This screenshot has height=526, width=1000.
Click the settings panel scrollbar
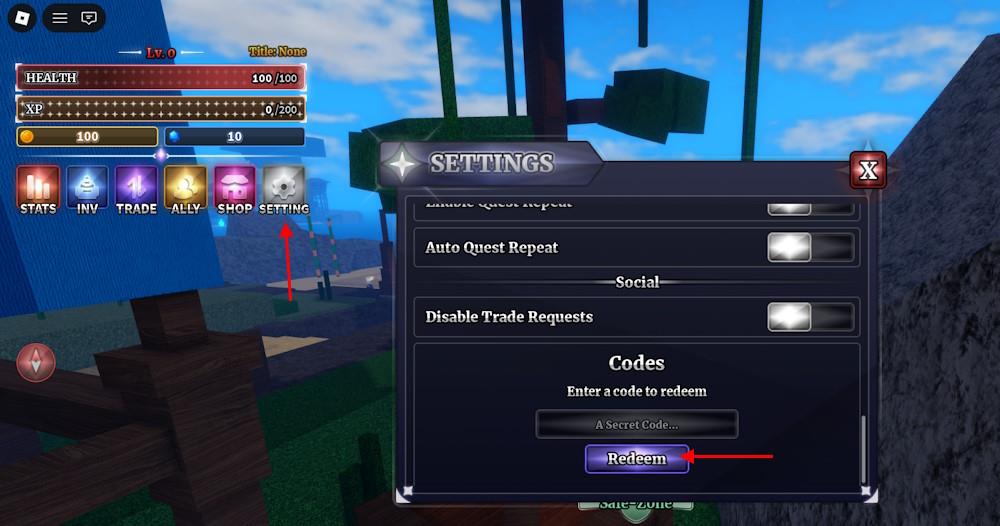(x=864, y=448)
